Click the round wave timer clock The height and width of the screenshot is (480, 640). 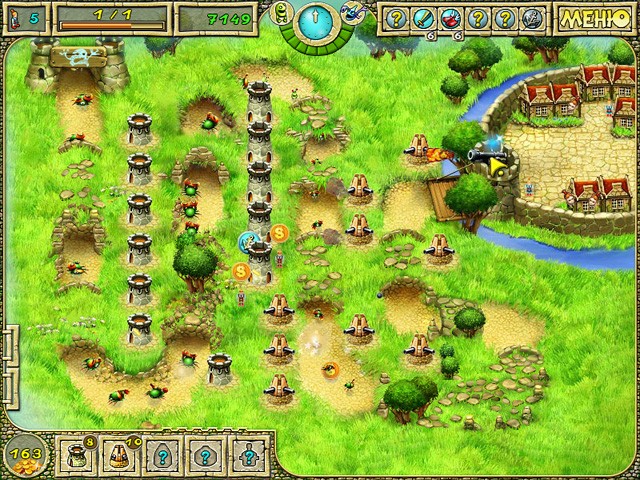coord(317,20)
